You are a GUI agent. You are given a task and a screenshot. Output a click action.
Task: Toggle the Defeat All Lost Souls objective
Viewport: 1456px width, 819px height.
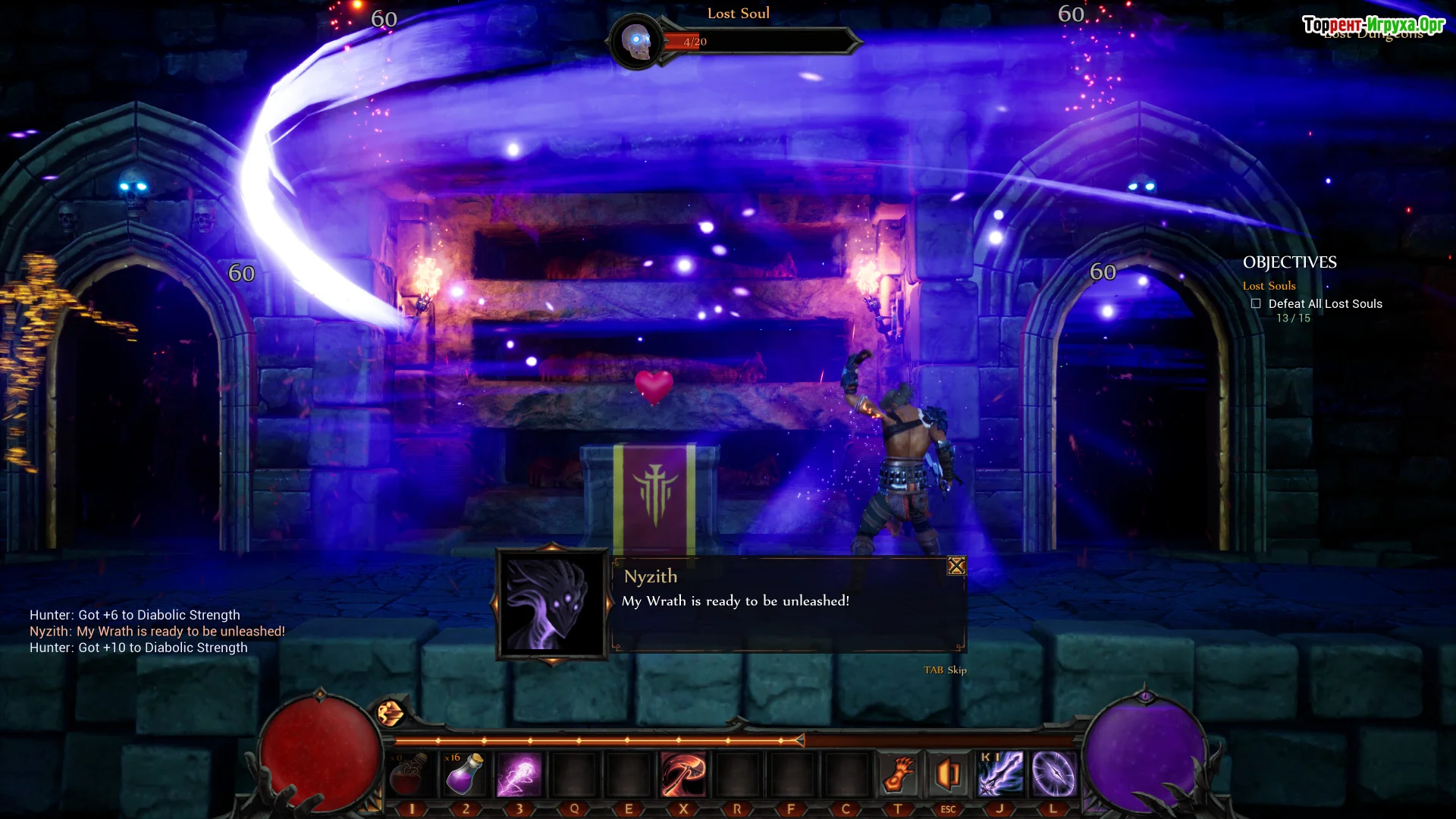[1256, 304]
